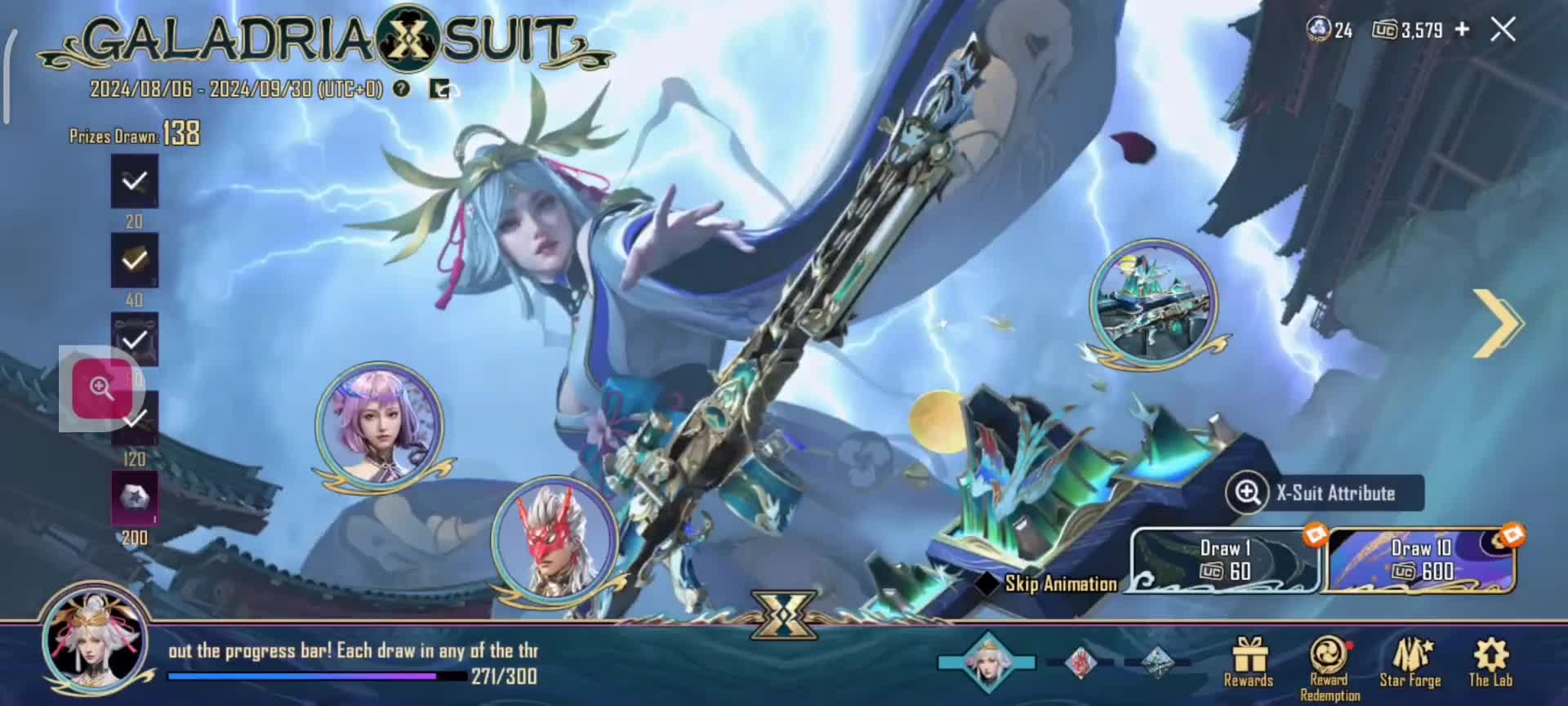View the X-Suit Attribute details

pyautogui.click(x=1323, y=493)
